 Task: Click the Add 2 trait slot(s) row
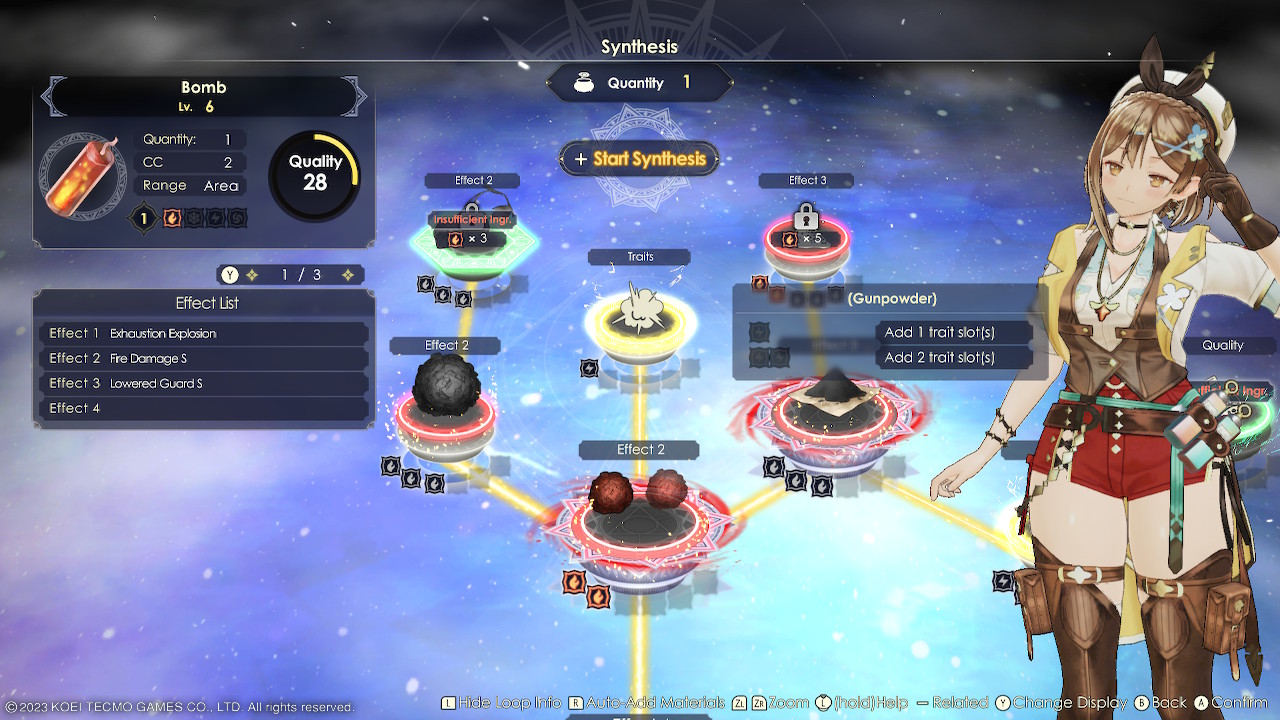coord(939,357)
